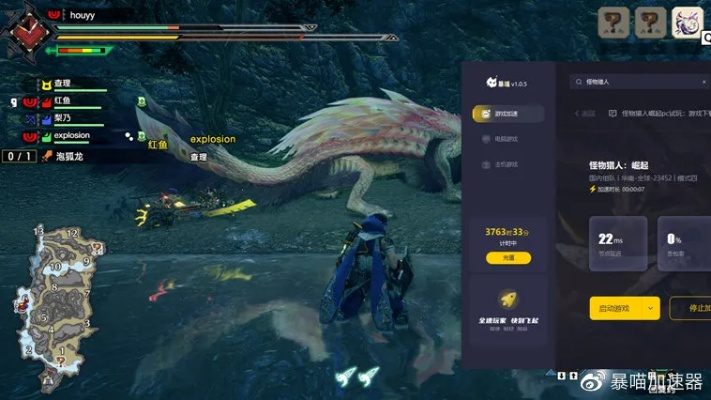Select party member explosion in the list

pos(72,135)
